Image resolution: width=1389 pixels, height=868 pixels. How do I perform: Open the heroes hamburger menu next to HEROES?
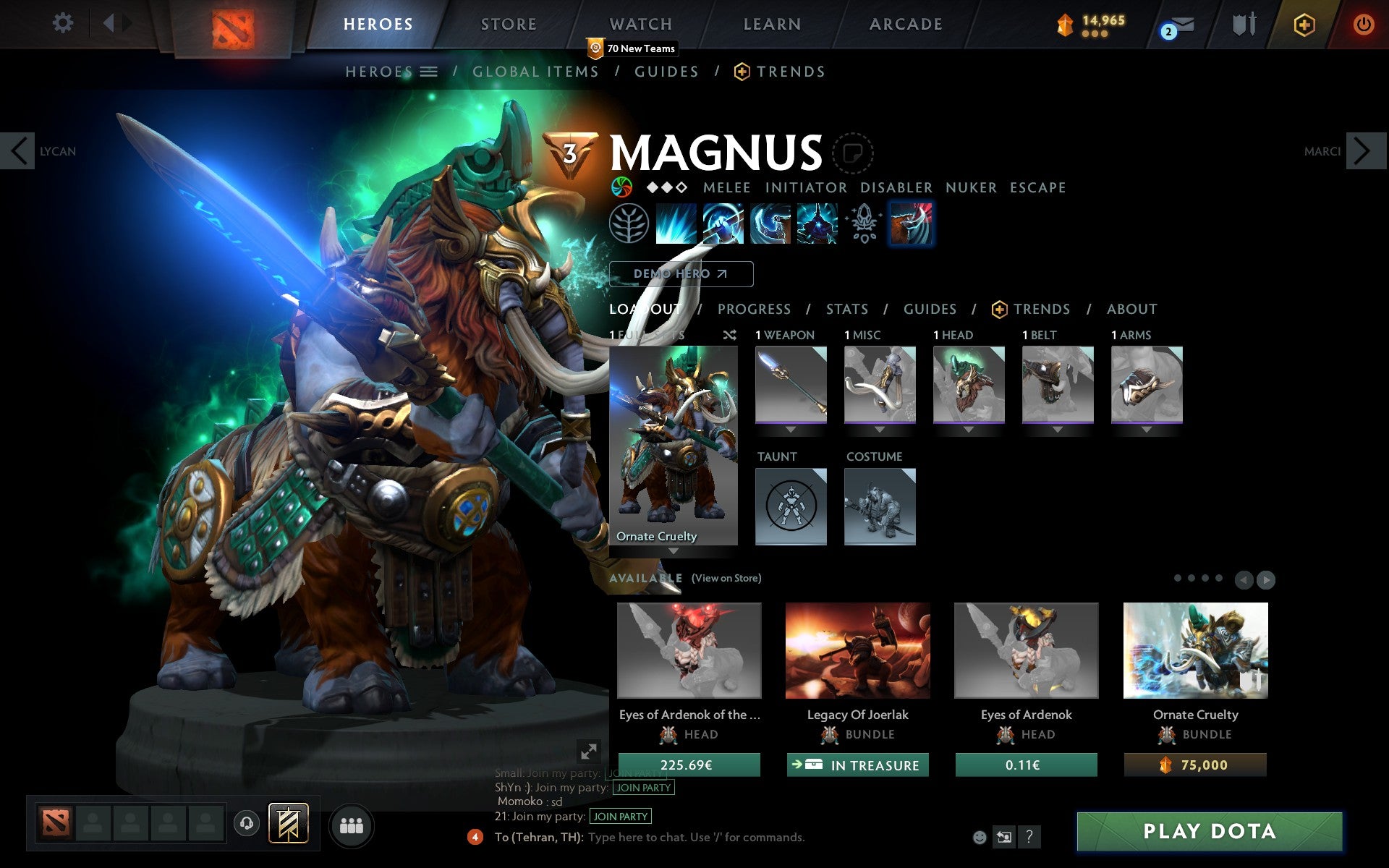428,71
